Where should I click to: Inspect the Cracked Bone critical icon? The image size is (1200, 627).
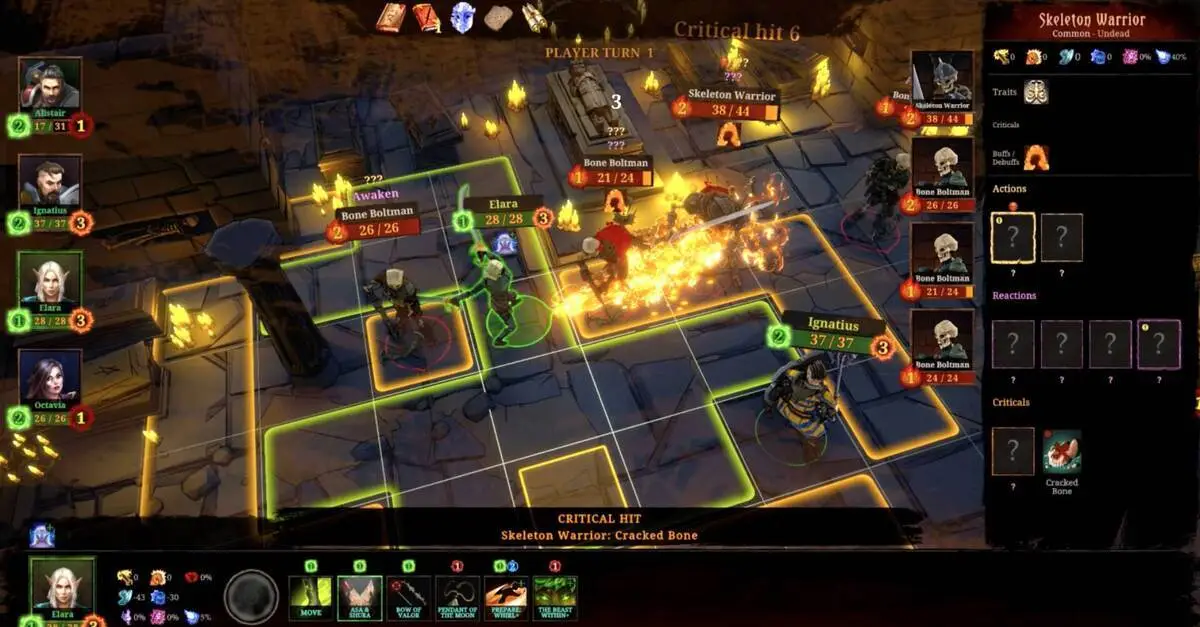coord(1061,451)
